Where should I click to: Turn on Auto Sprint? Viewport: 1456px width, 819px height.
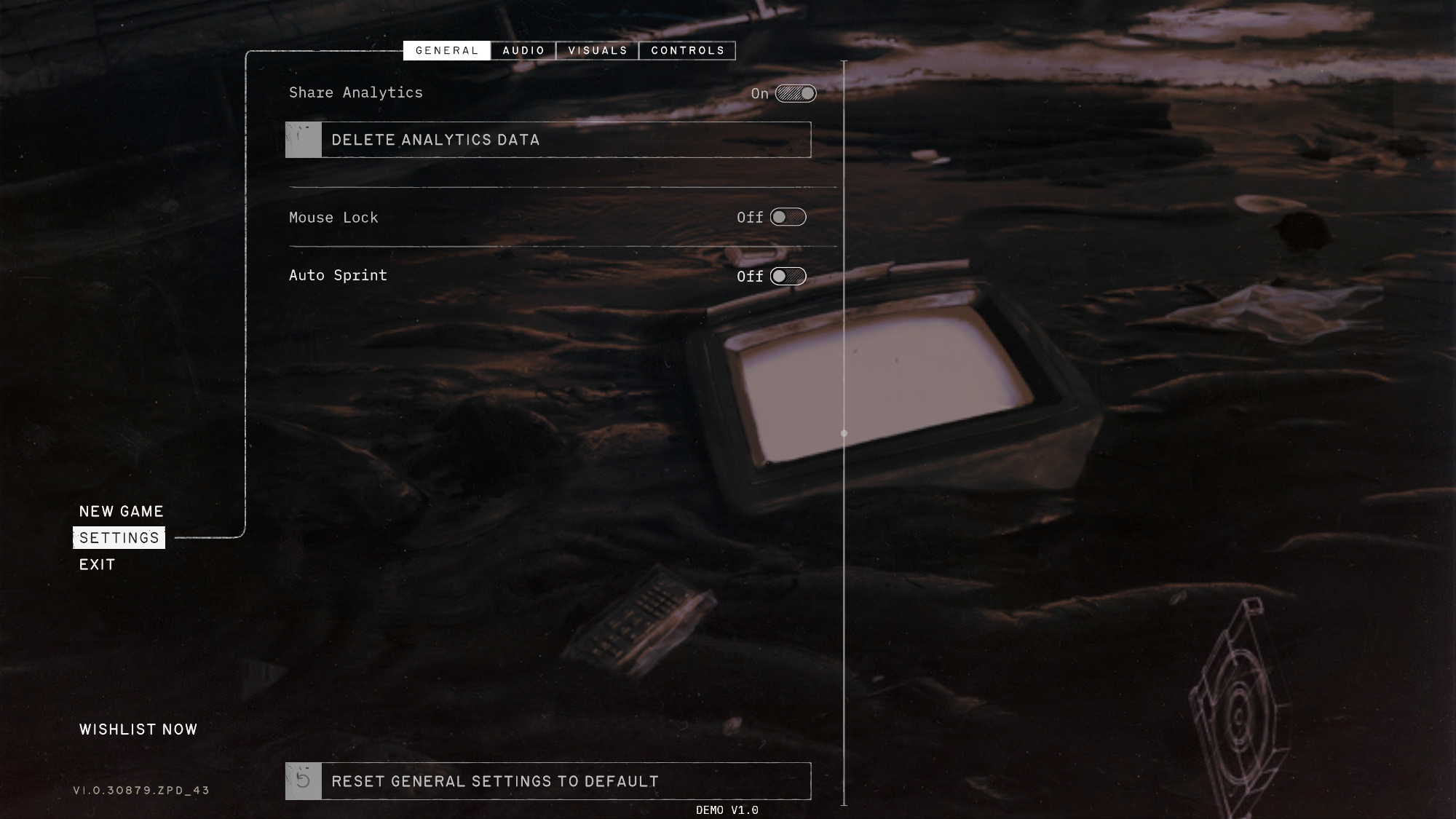point(788,277)
